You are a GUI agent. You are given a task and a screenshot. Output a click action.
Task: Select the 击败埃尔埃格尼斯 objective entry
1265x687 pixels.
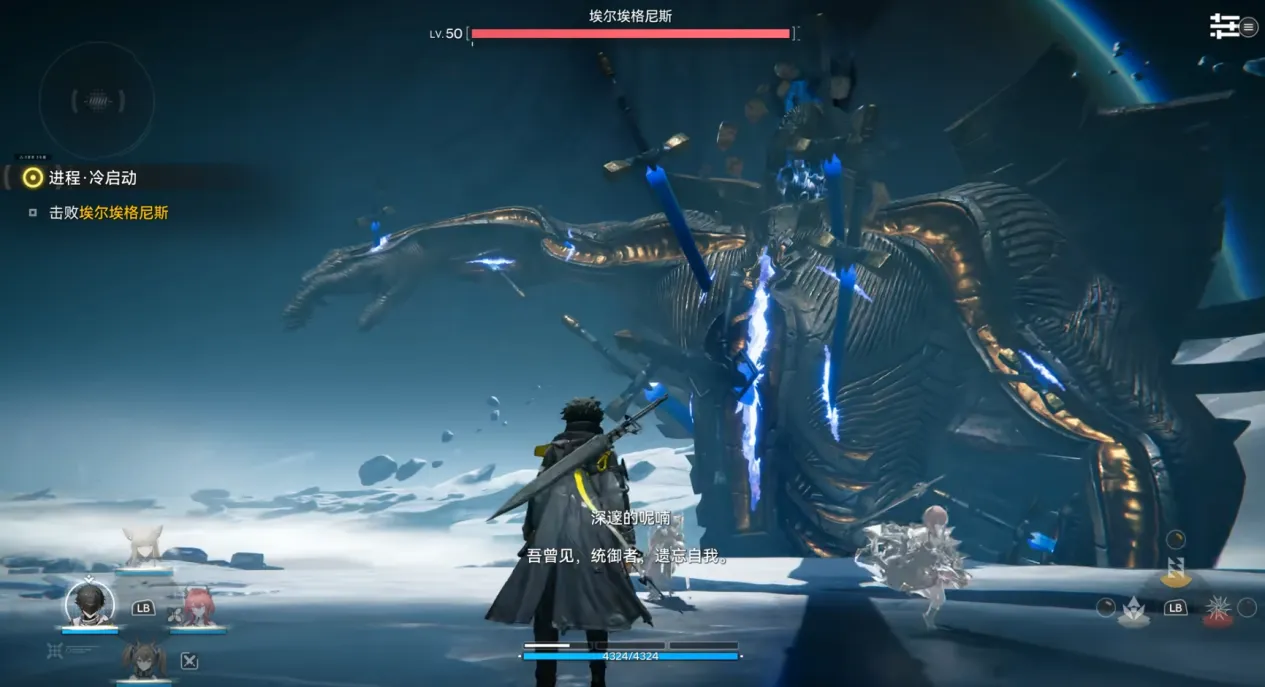point(108,213)
